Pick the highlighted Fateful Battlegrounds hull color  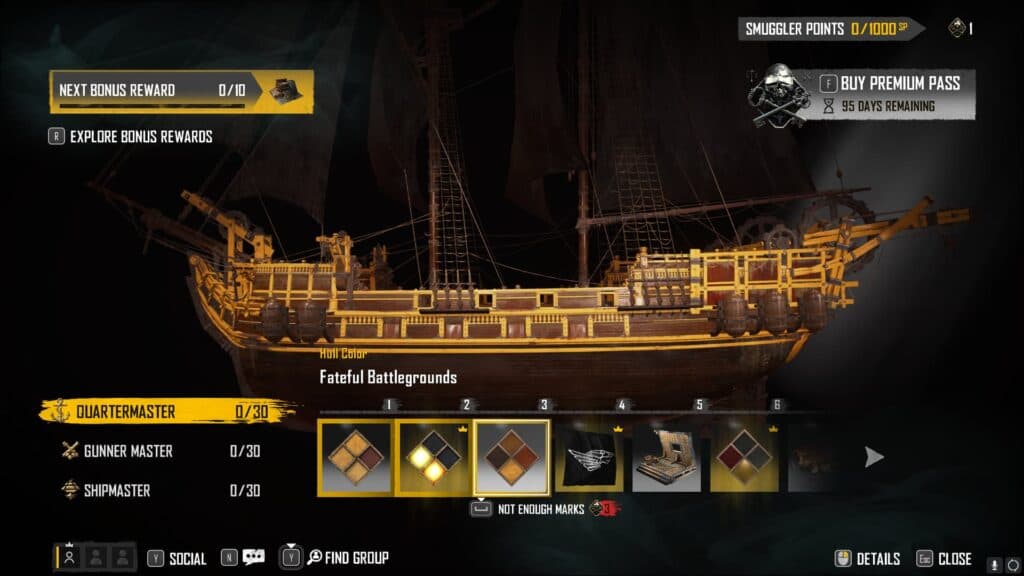(511, 457)
